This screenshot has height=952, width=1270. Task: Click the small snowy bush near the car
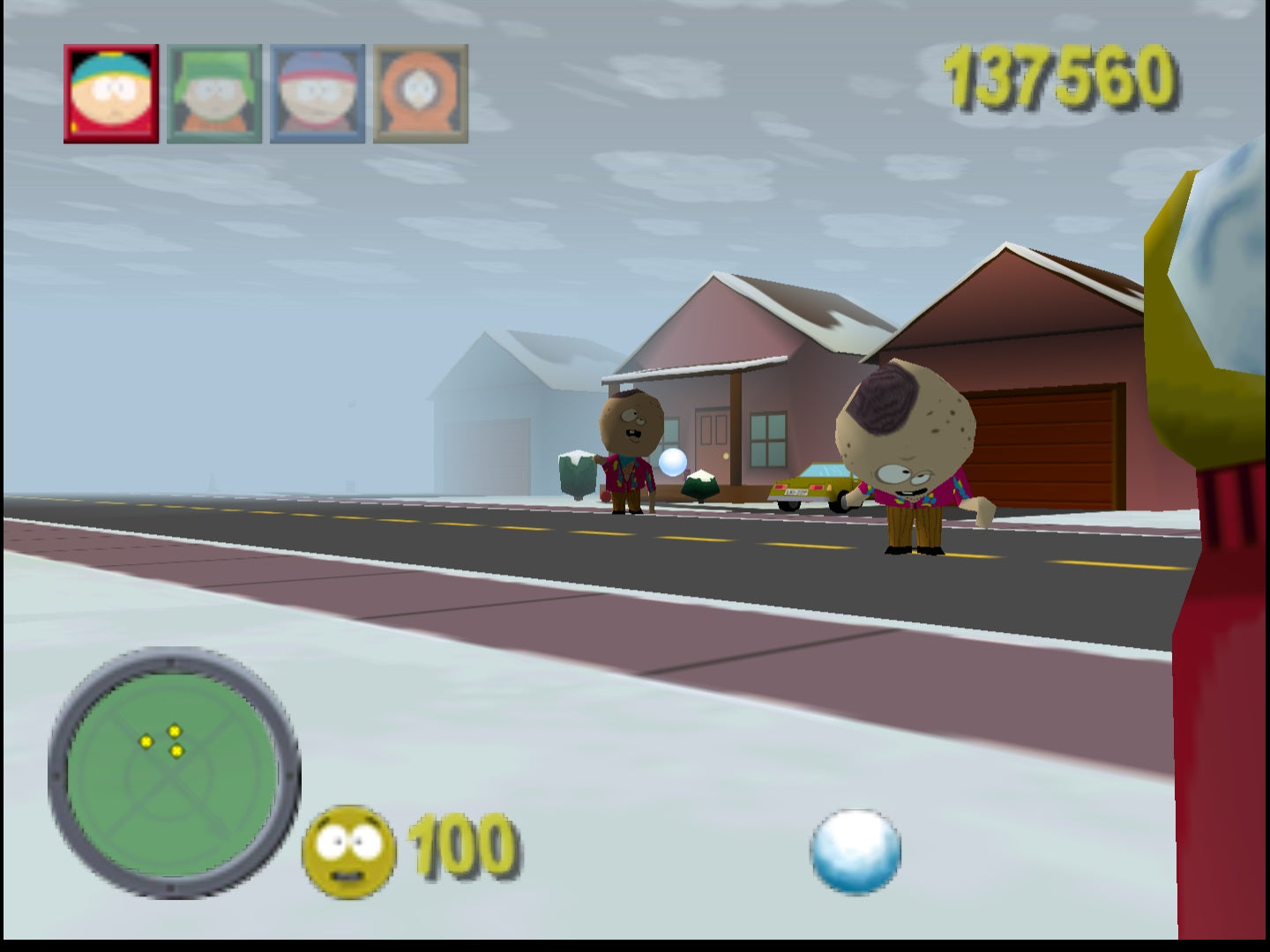tap(699, 486)
